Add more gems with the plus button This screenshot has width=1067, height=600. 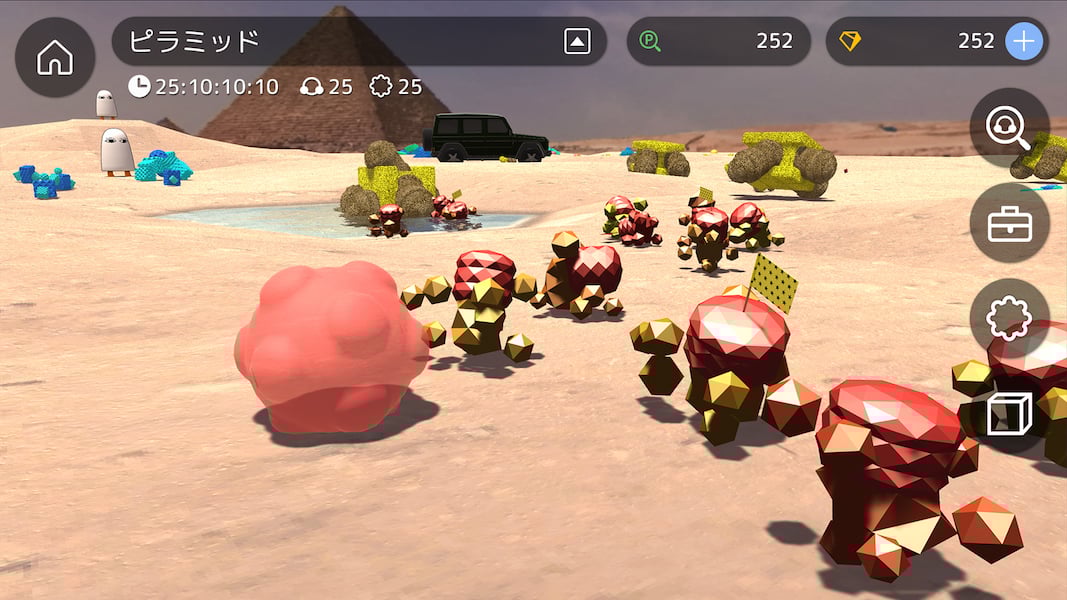click(x=1023, y=41)
